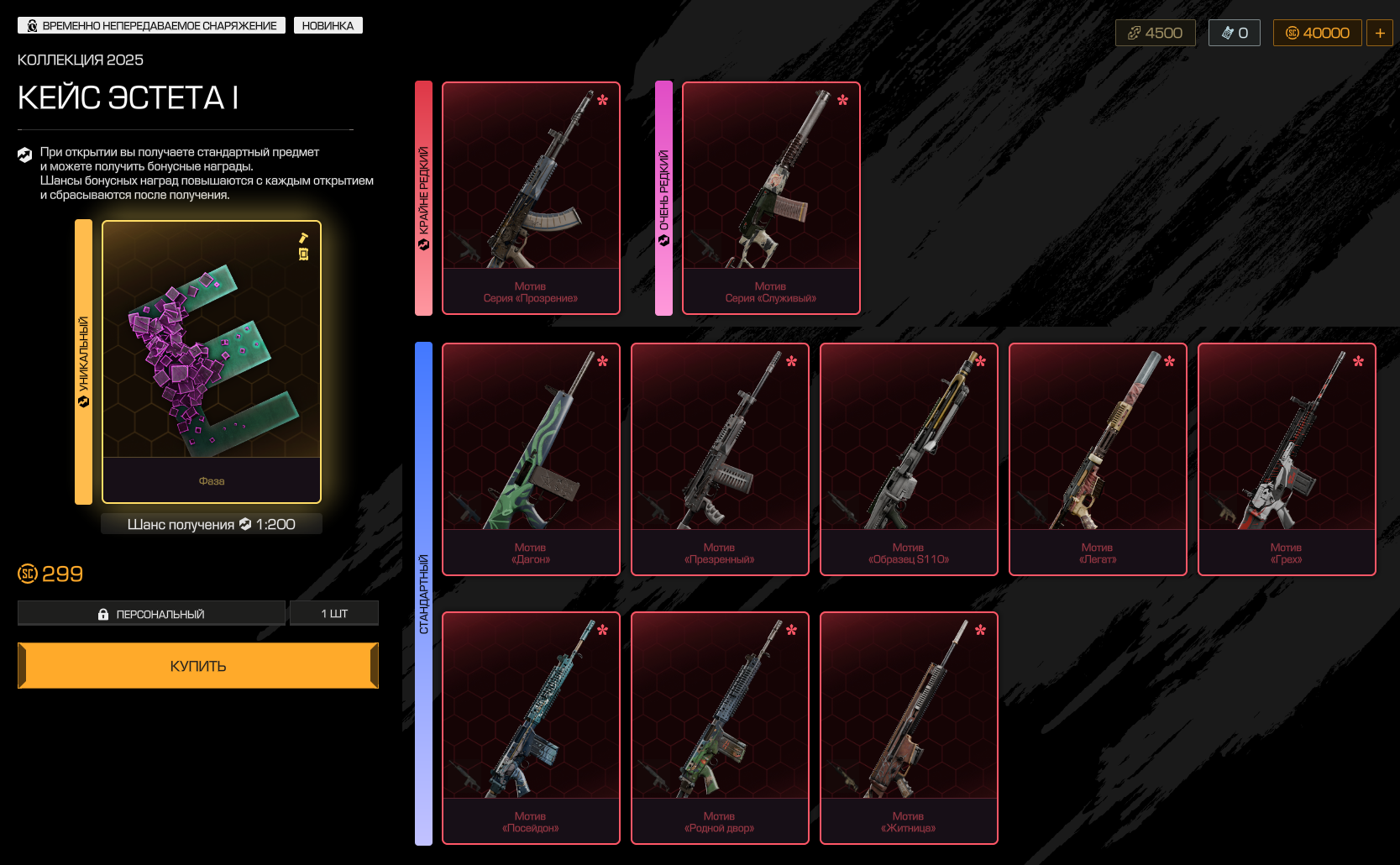The width and height of the screenshot is (1400, 865).
Task: Inspect the «Посейдон» motif card
Action: [531, 728]
